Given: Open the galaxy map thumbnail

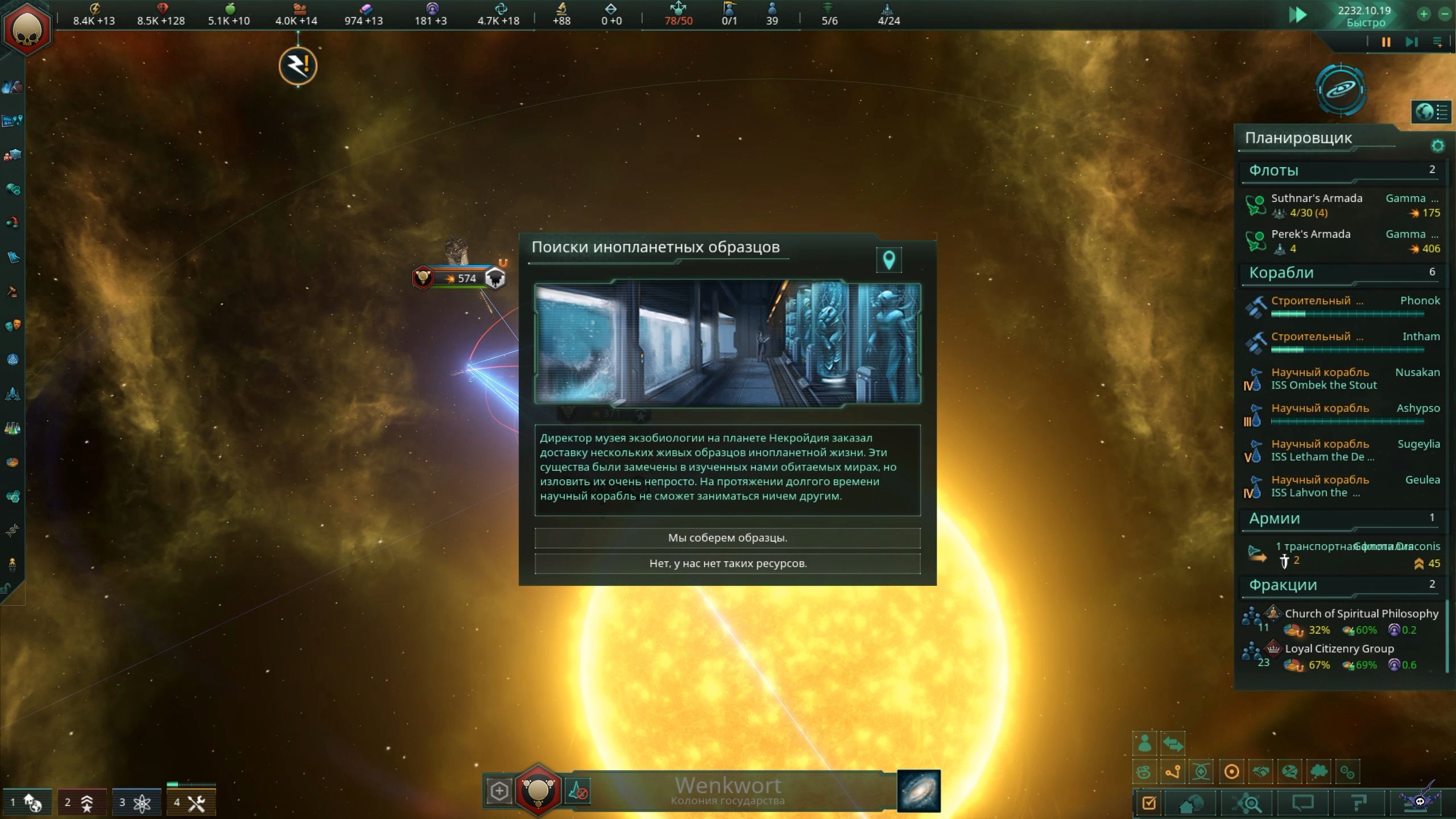Looking at the screenshot, I should coord(919,791).
